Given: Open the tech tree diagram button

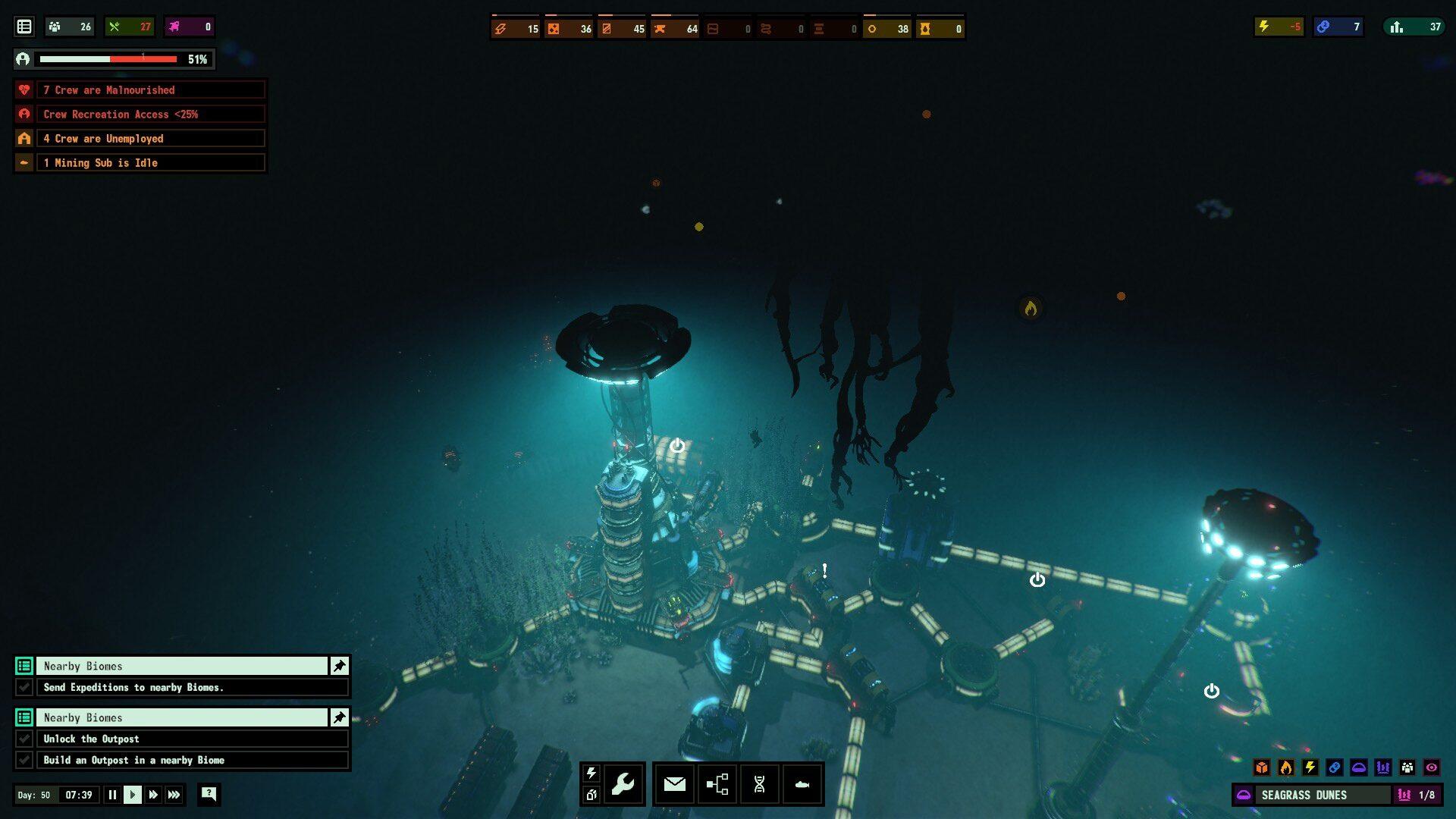Looking at the screenshot, I should [x=717, y=783].
